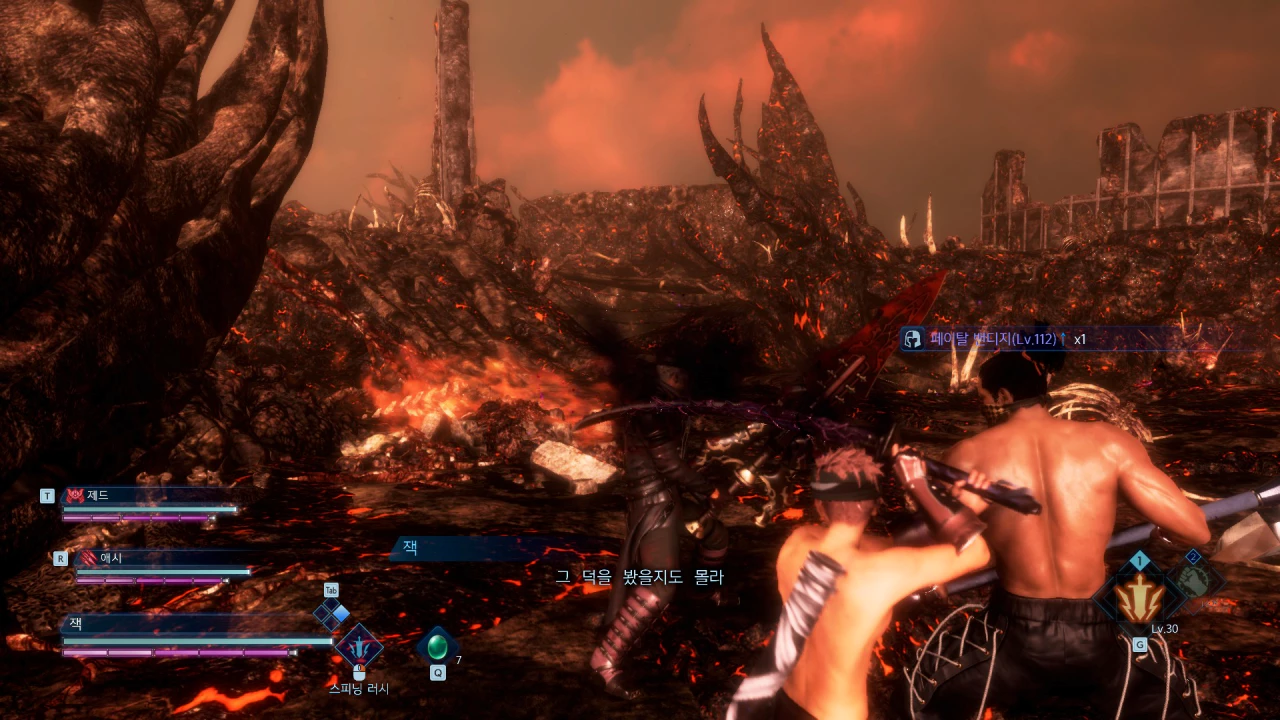Viewport: 1280px width, 720px height.
Task: Activate the 스피닝 러시 ability icon
Action: tap(359, 648)
